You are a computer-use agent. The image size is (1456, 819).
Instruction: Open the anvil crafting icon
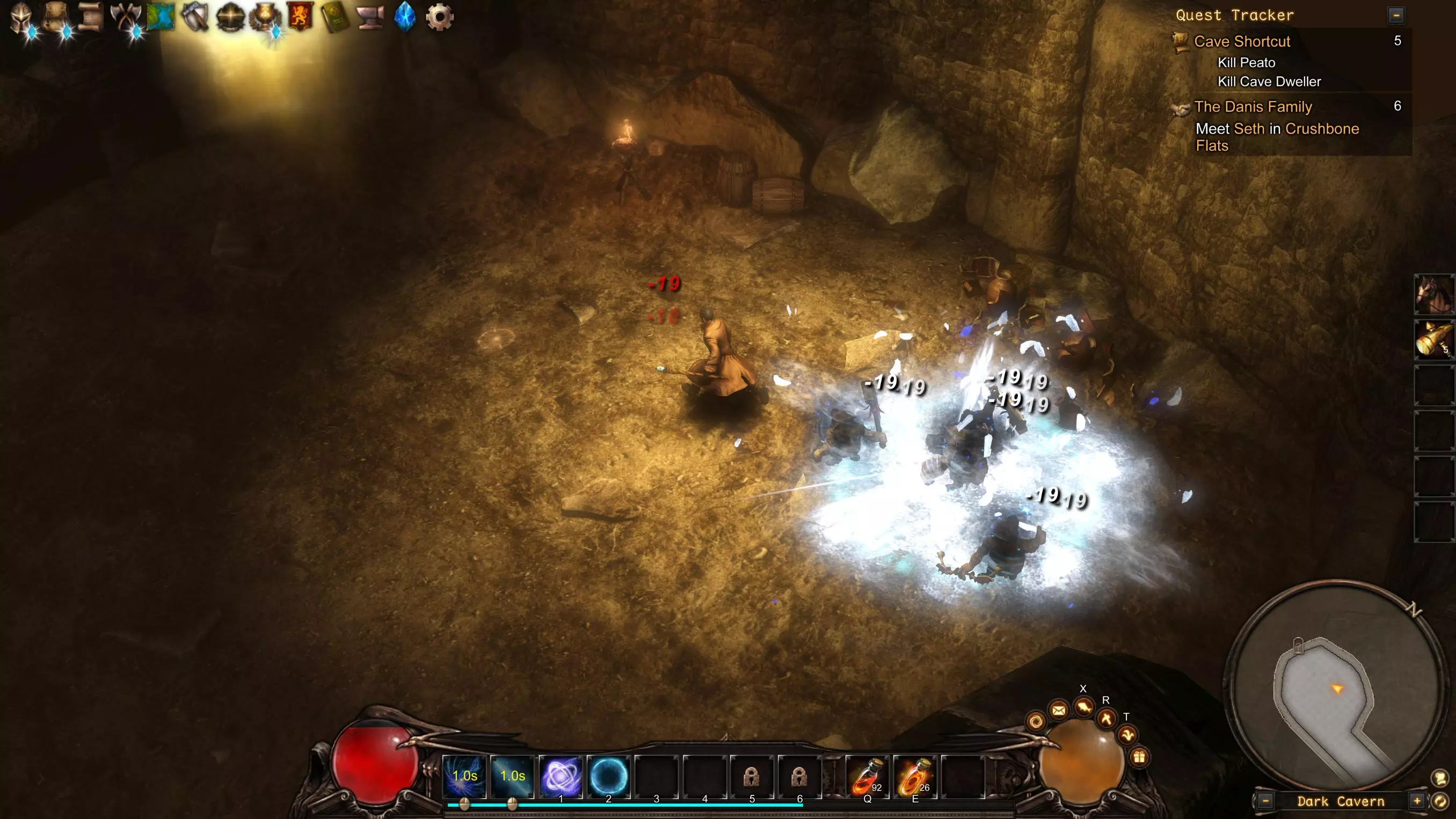point(370,17)
